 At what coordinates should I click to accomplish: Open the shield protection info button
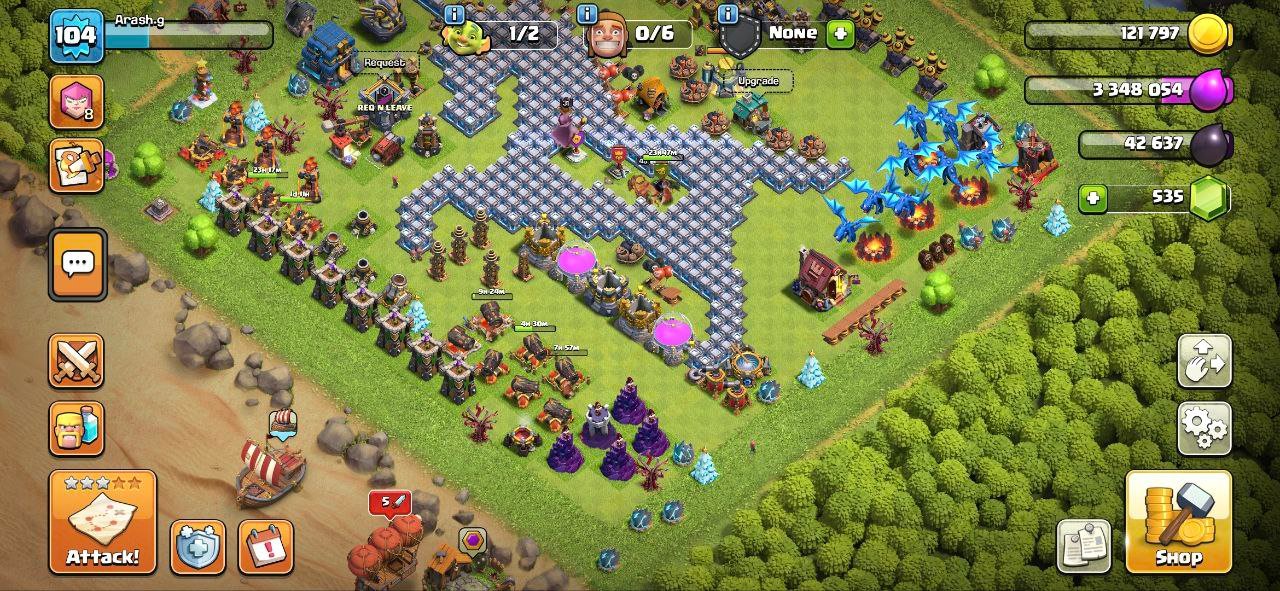pos(197,547)
